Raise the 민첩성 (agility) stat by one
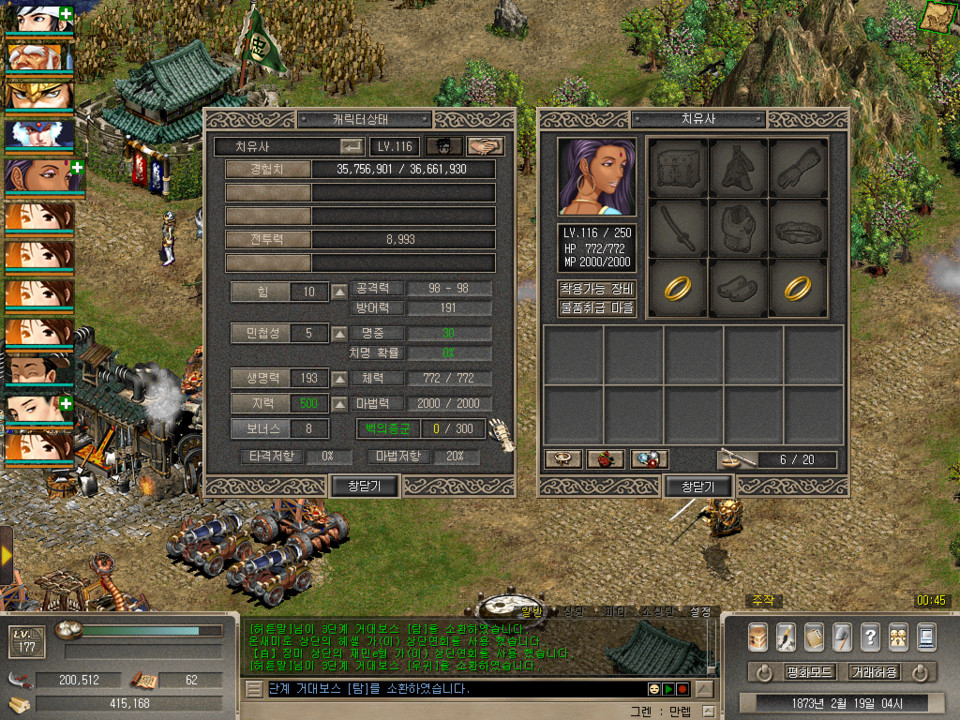960x720 pixels. [340, 333]
